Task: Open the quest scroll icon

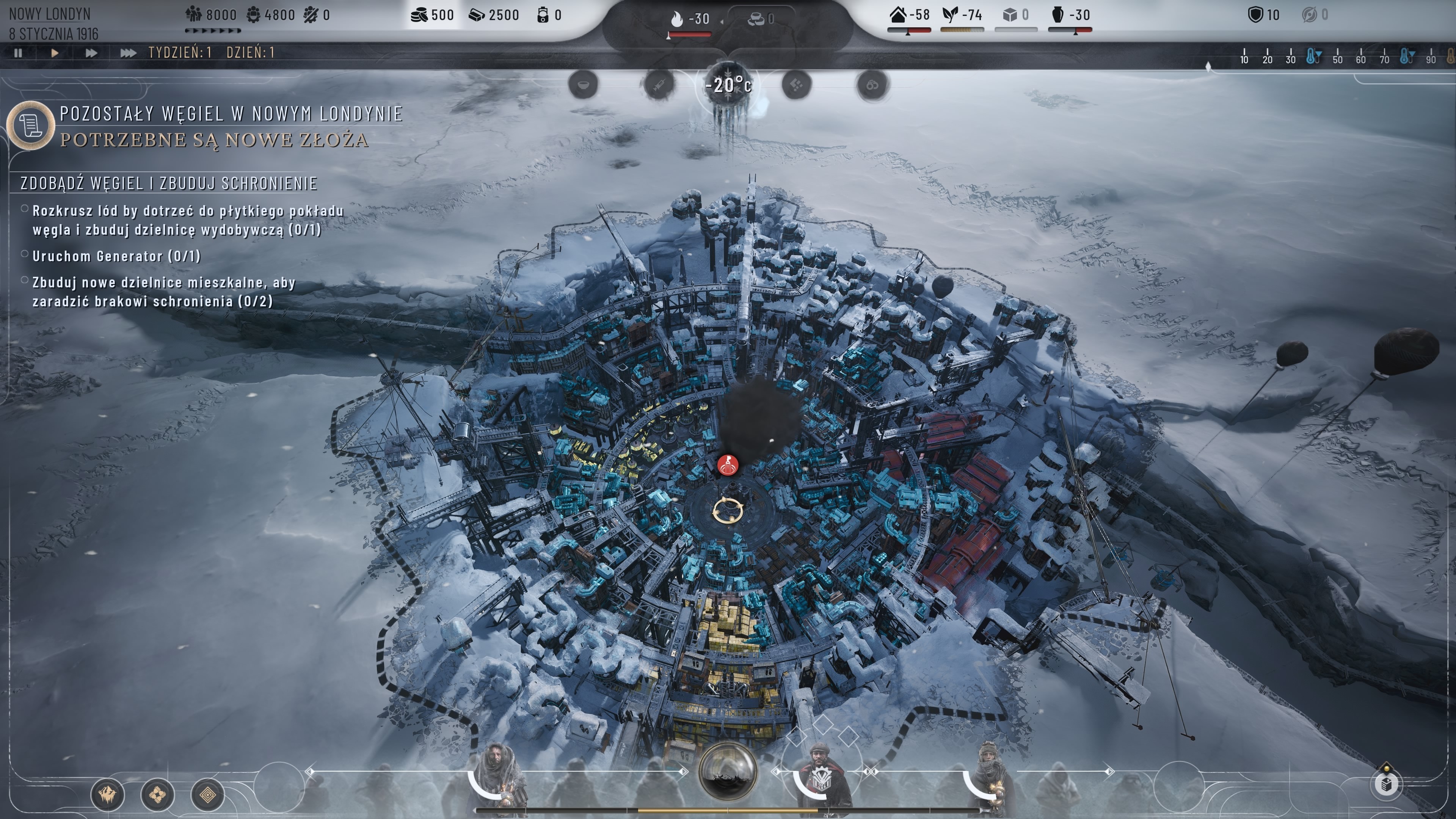Action: [30, 124]
